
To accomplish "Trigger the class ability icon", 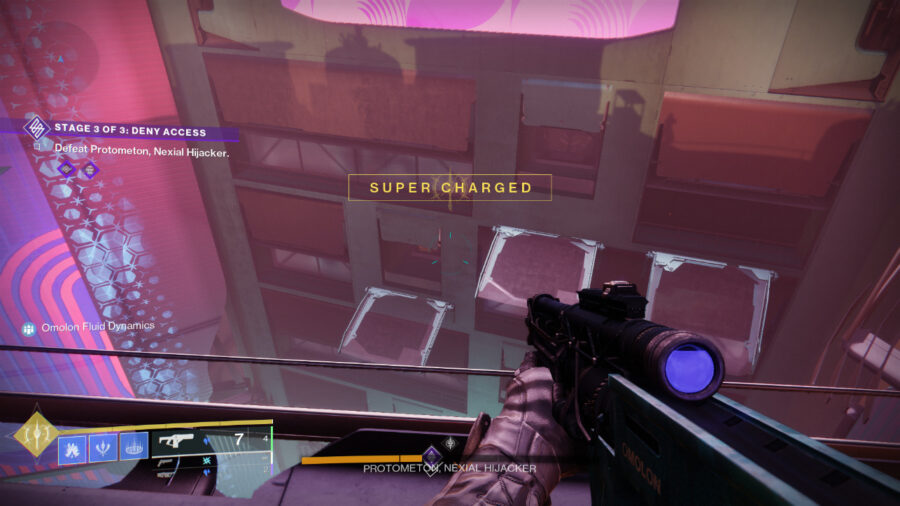I will [134, 446].
